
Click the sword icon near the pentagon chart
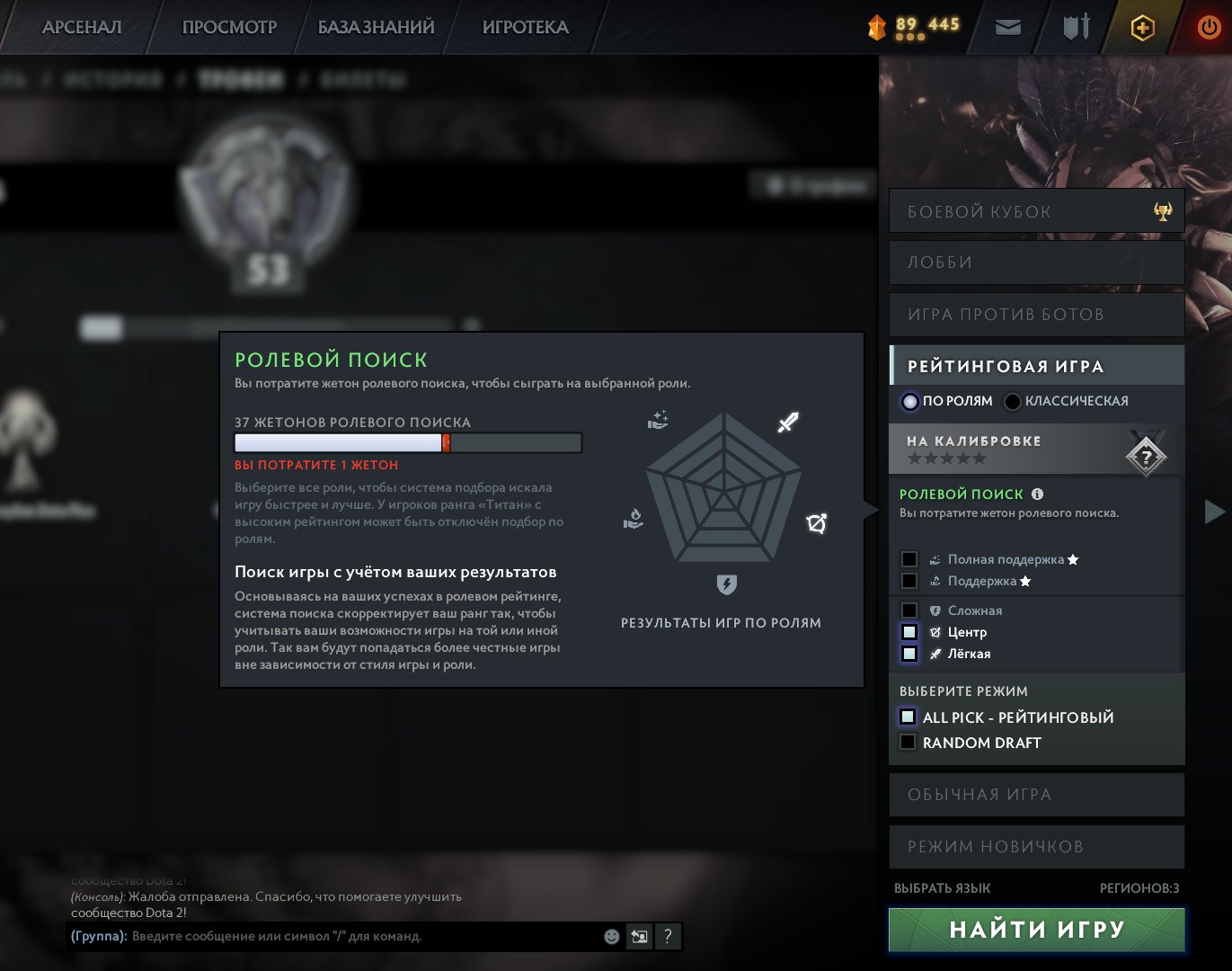click(785, 421)
